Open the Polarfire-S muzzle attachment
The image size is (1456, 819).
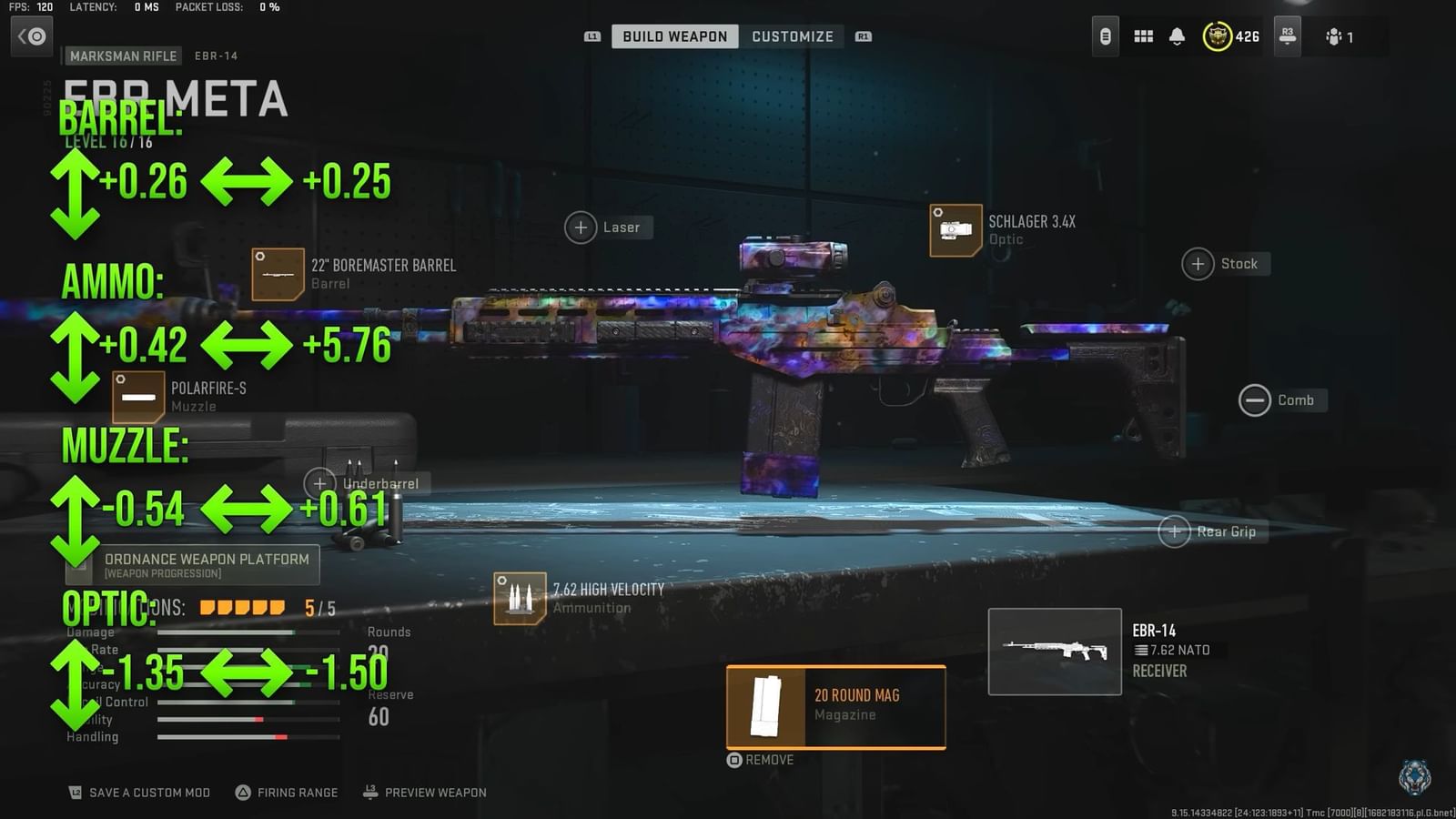136,395
